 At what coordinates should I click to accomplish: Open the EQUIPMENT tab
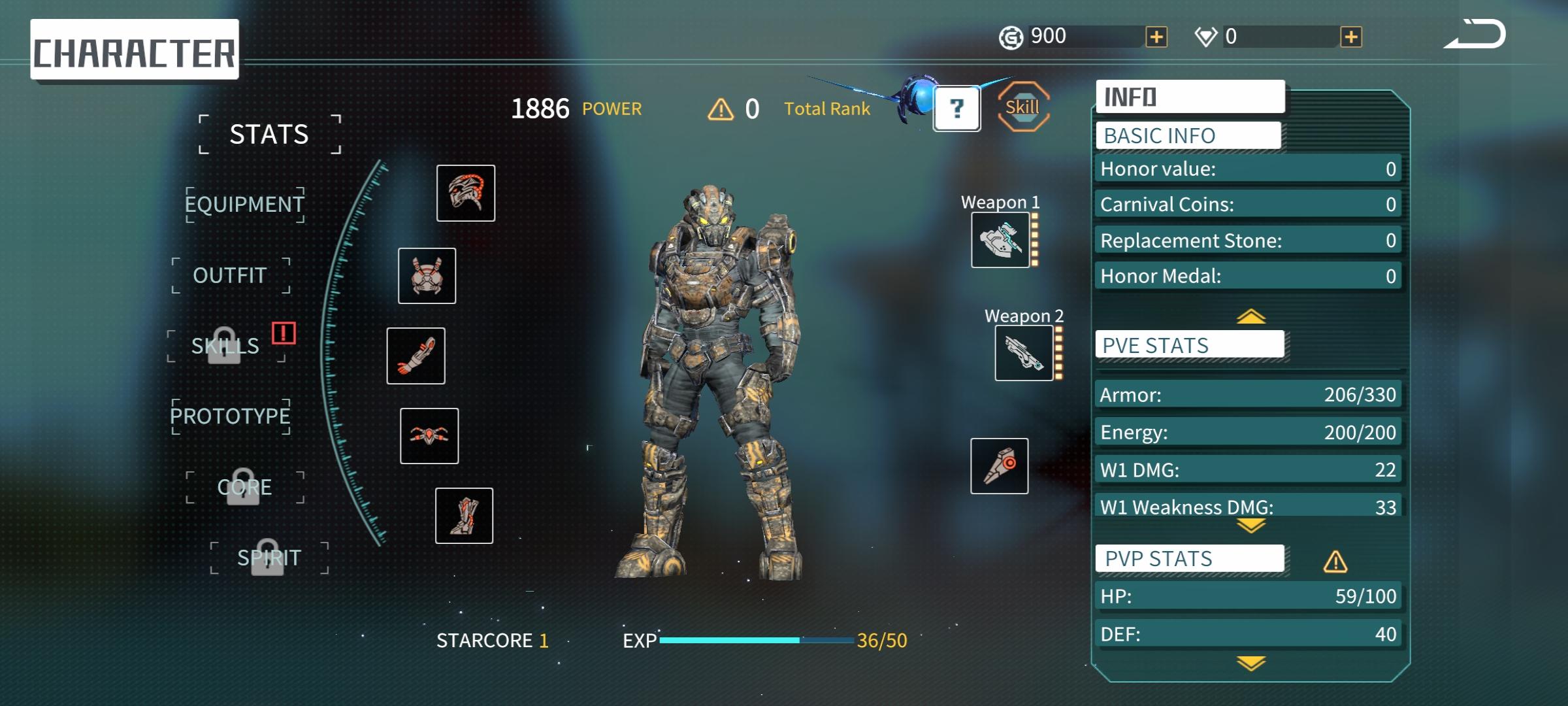244,205
